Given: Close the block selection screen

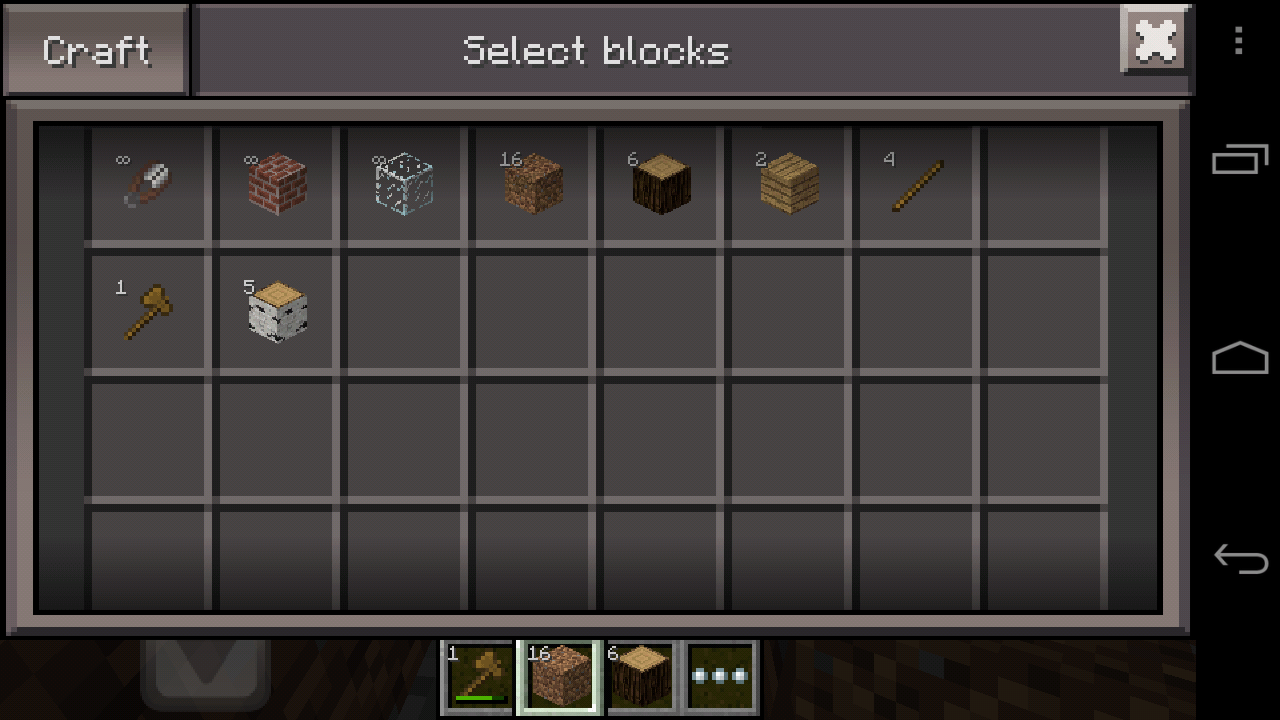Looking at the screenshot, I should point(1155,41).
